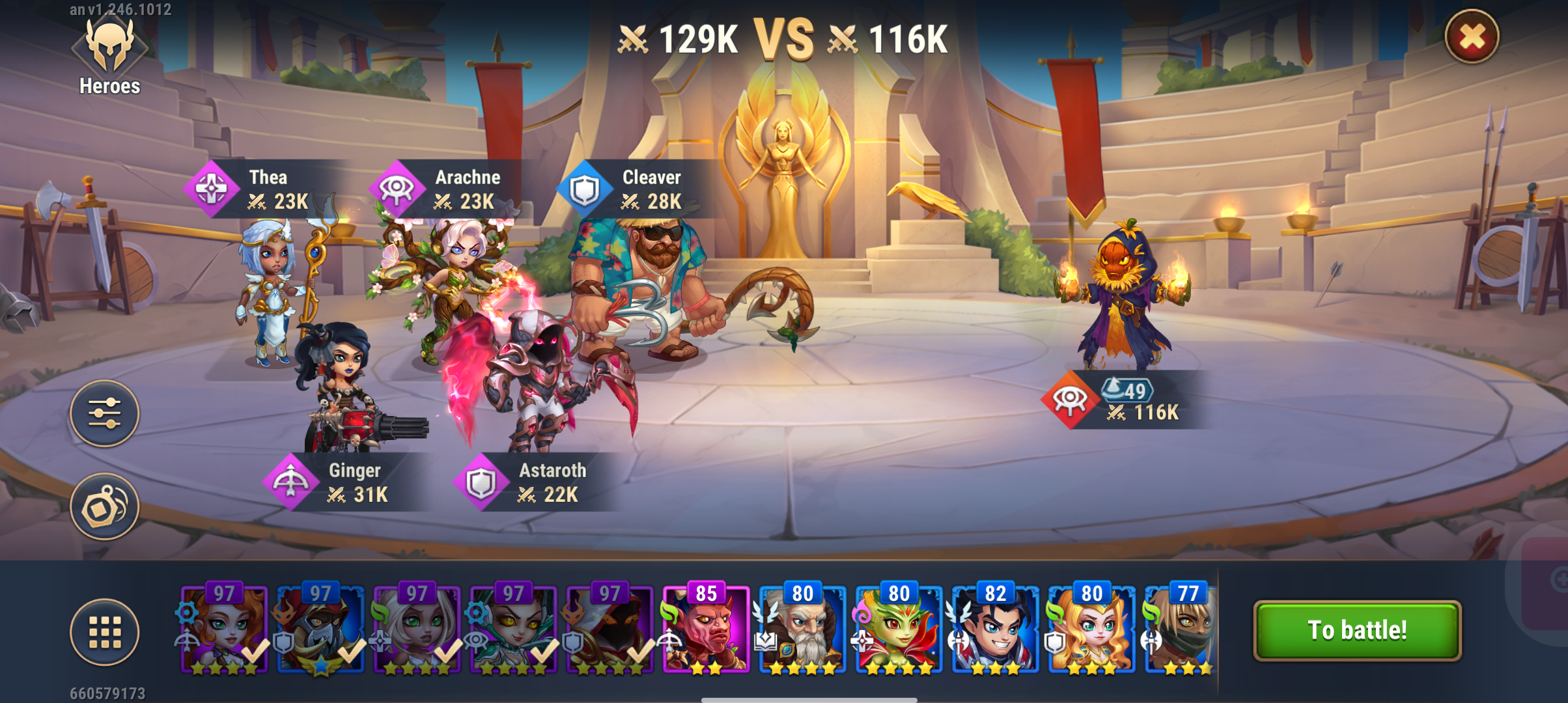Choose the level 77 masked ninja hero
The image size is (1568, 703).
click(1180, 629)
